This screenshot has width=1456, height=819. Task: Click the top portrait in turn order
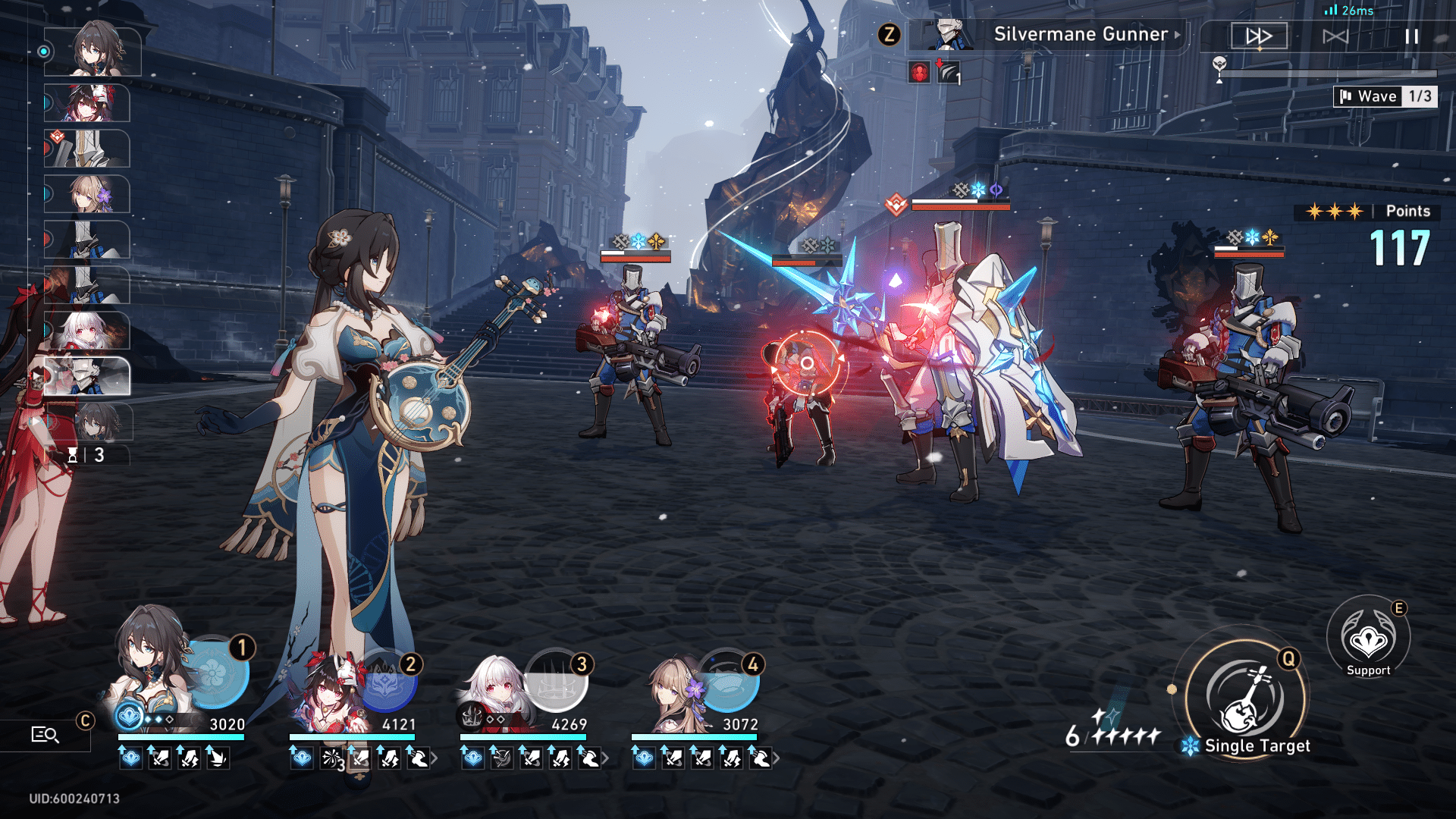(x=93, y=52)
